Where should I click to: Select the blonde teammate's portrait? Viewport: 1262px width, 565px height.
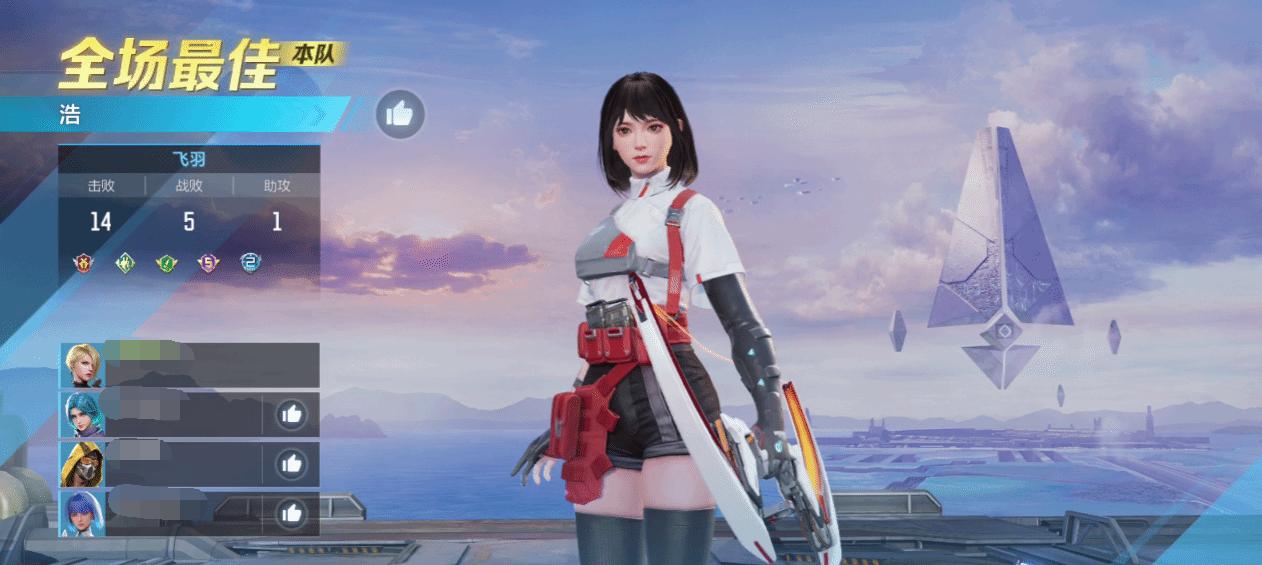pos(81,365)
